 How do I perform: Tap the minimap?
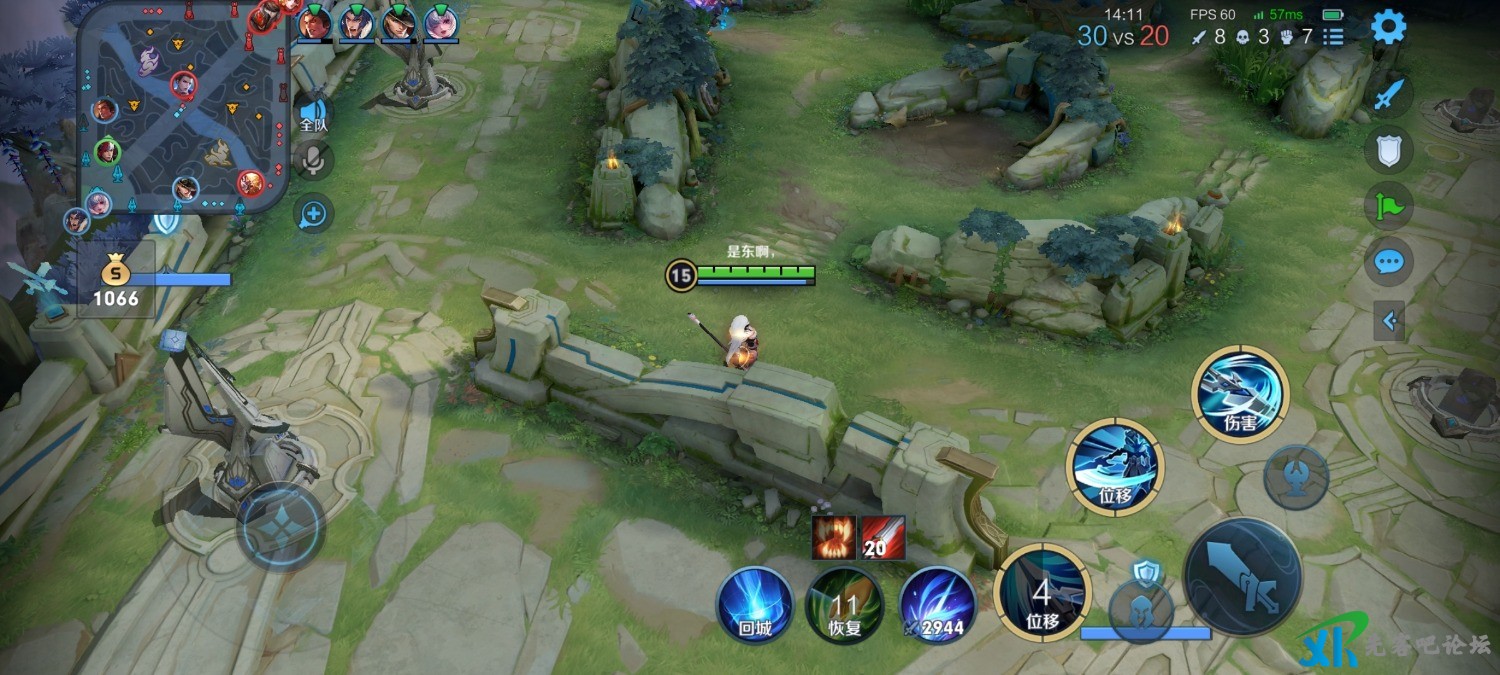point(183,107)
